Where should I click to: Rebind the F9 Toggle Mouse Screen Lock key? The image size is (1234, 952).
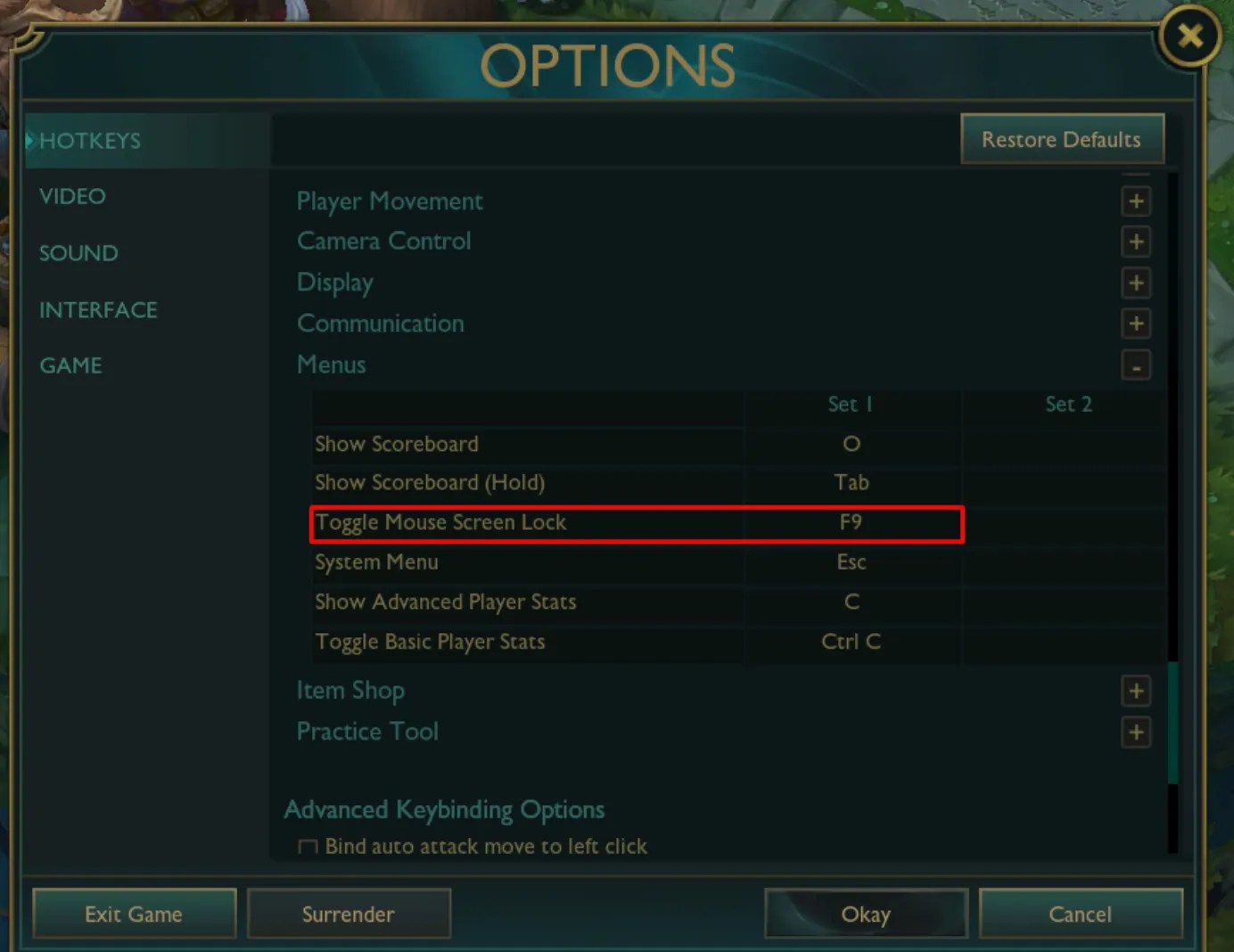tap(851, 522)
